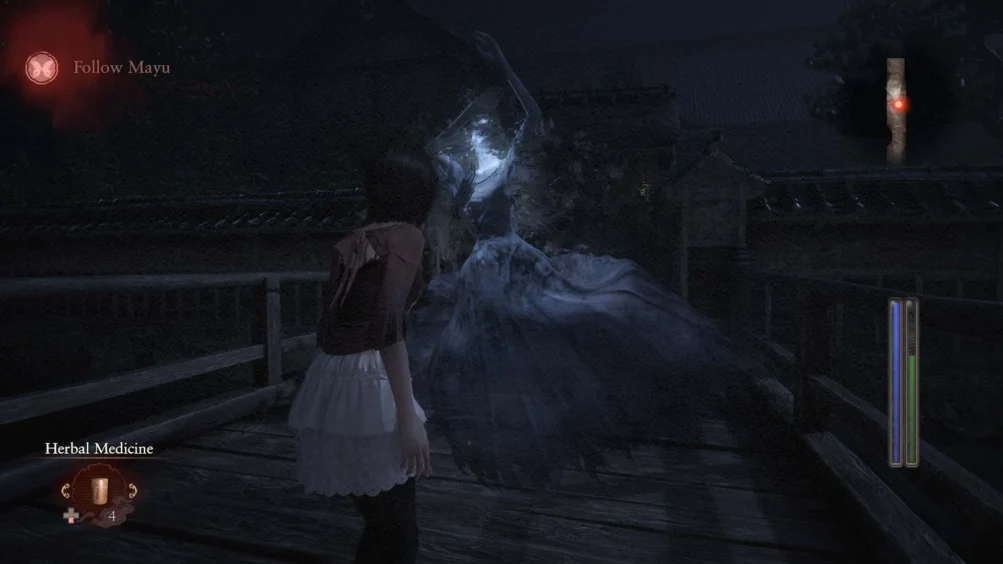Cycle to the next quick item with right arrow

click(x=131, y=491)
